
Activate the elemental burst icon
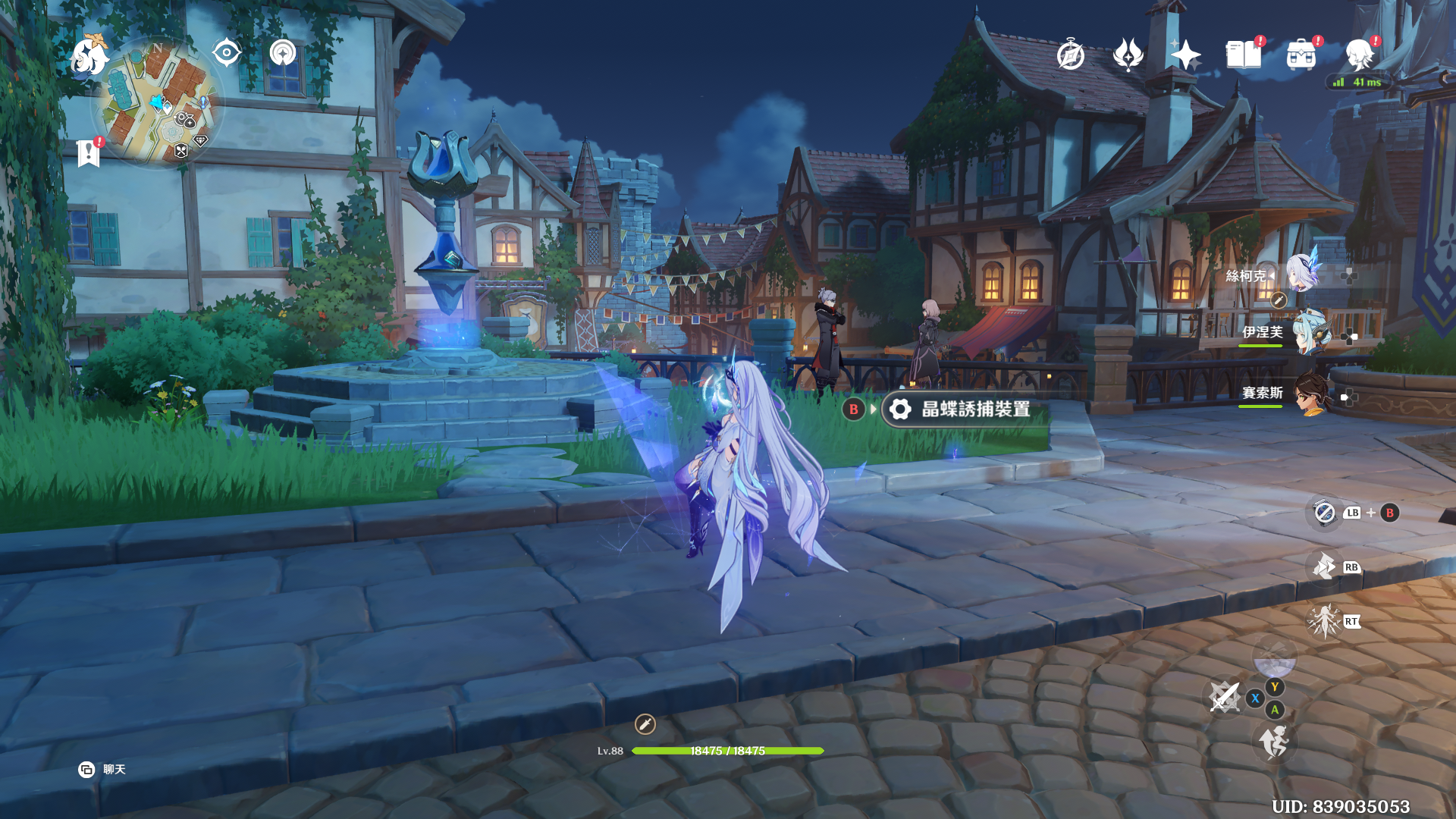(1324, 622)
